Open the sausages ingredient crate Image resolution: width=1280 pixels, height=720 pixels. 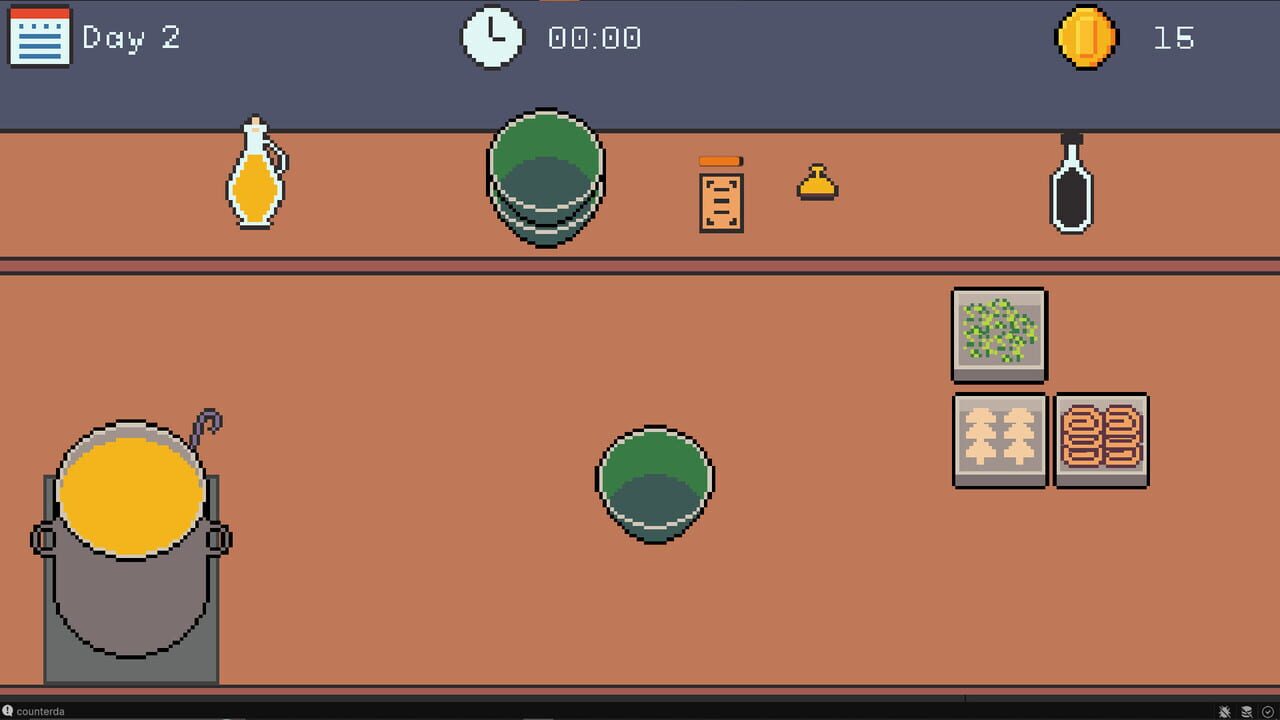tap(1101, 440)
